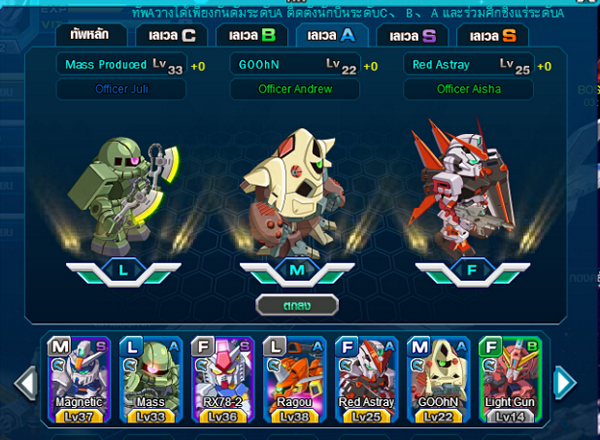Show previous units with the left arrow
600x440 pixels.
pyautogui.click(x=28, y=381)
